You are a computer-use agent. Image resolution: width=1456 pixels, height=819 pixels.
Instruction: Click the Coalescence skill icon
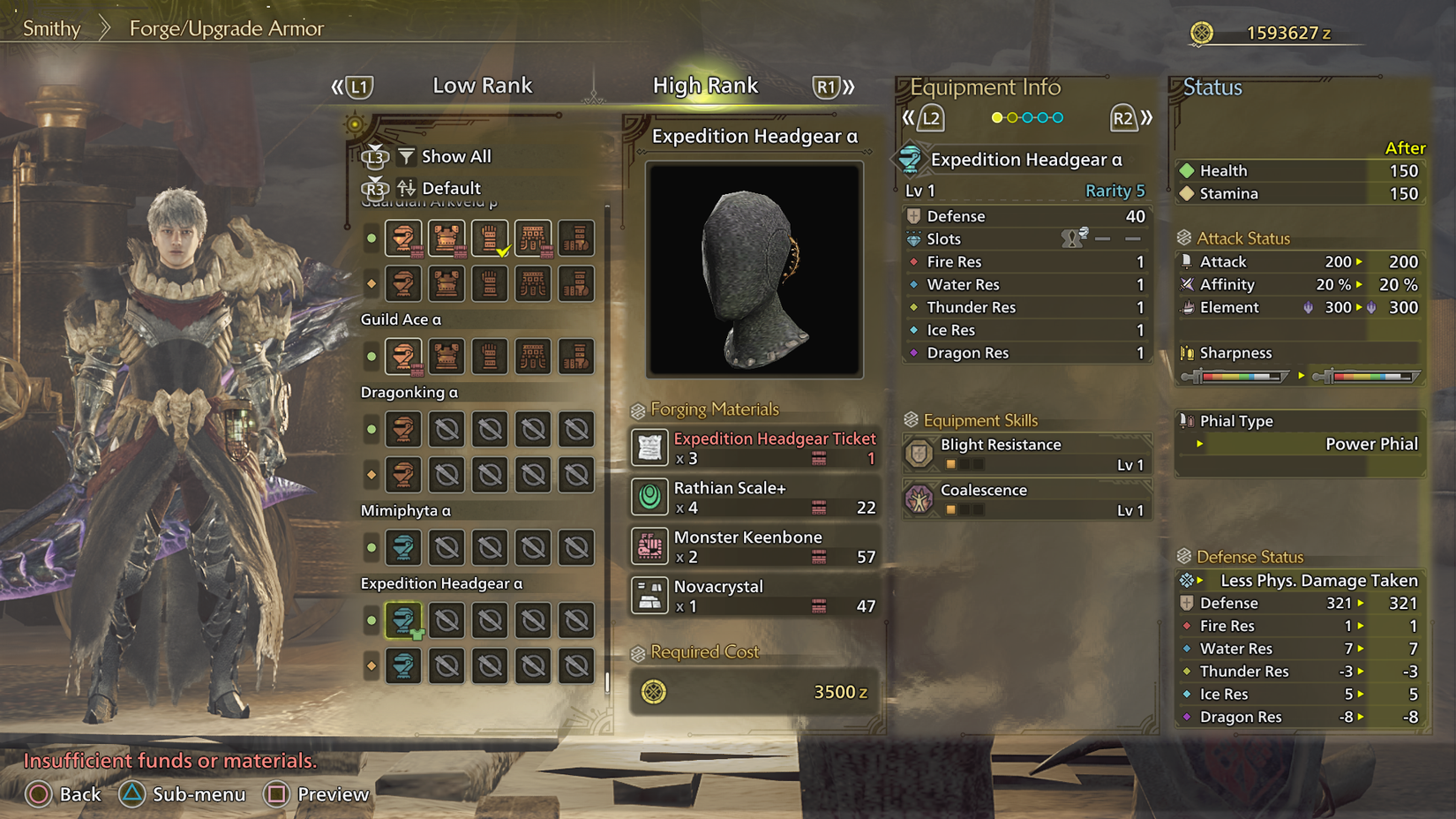[919, 498]
